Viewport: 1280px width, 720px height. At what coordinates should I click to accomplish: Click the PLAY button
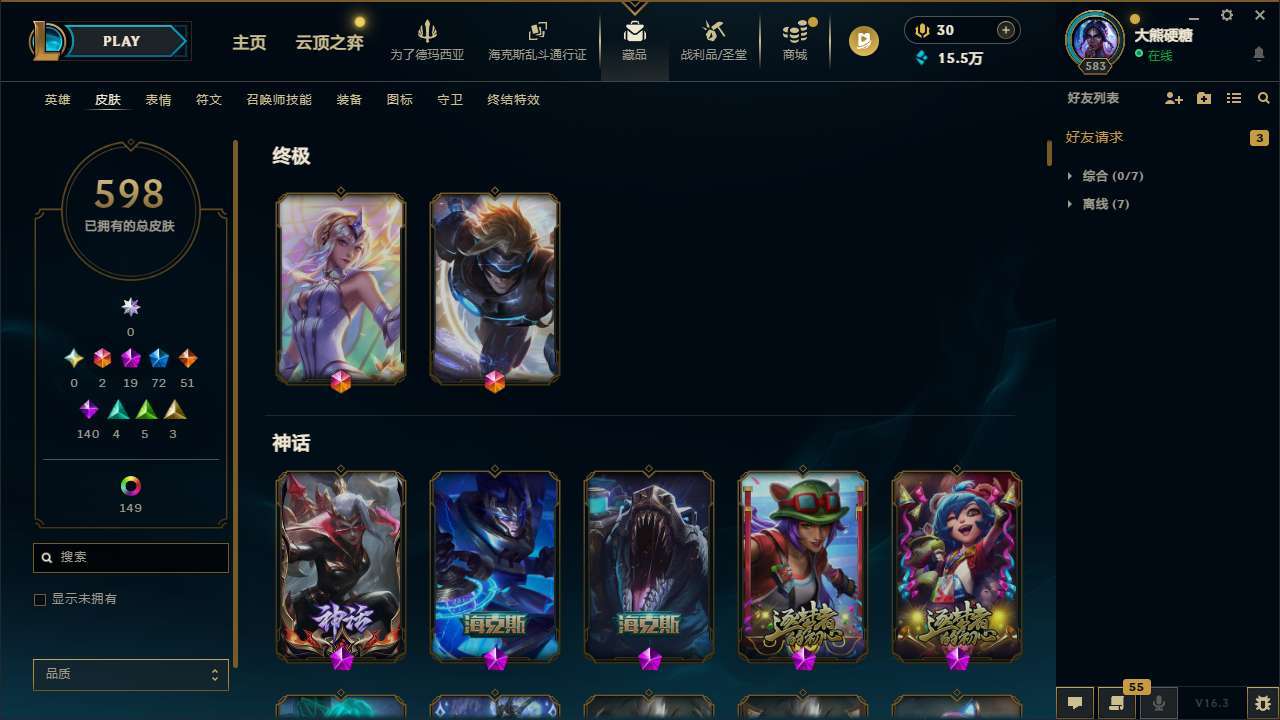pos(121,41)
